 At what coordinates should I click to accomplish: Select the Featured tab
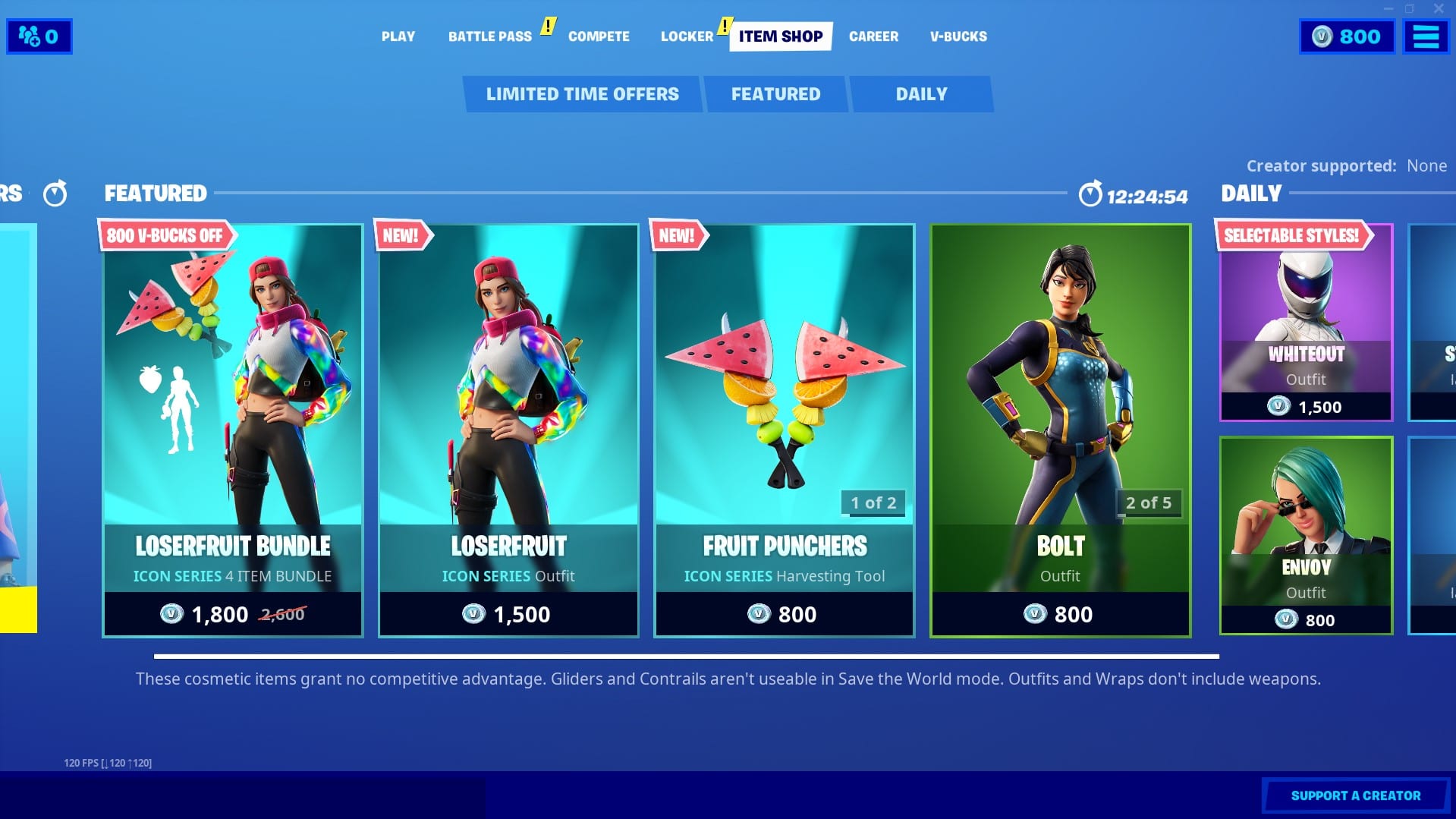(775, 93)
